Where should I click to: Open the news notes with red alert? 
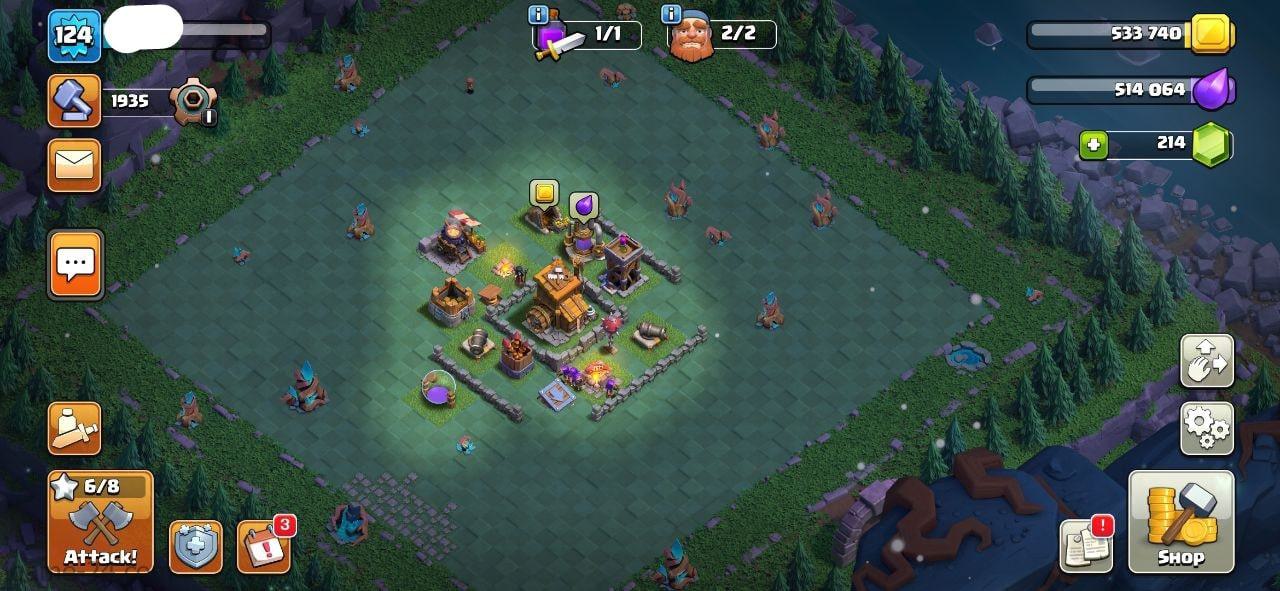pyautogui.click(x=1086, y=546)
